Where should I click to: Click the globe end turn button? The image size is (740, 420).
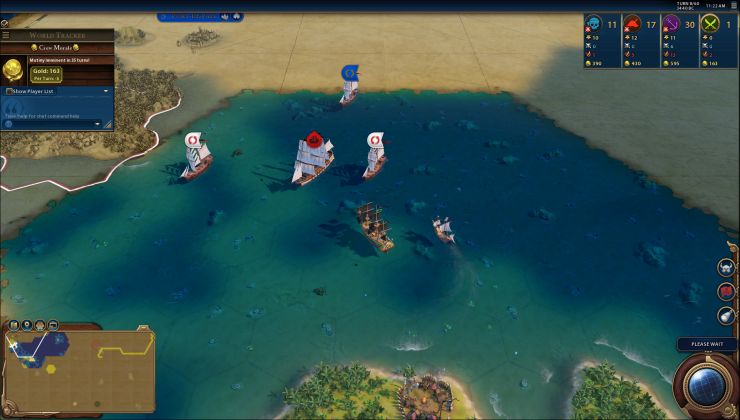[x=706, y=387]
